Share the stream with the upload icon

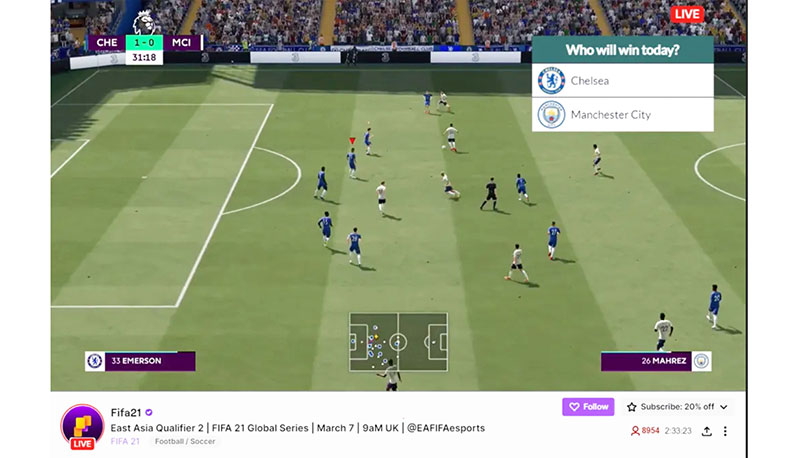click(707, 431)
